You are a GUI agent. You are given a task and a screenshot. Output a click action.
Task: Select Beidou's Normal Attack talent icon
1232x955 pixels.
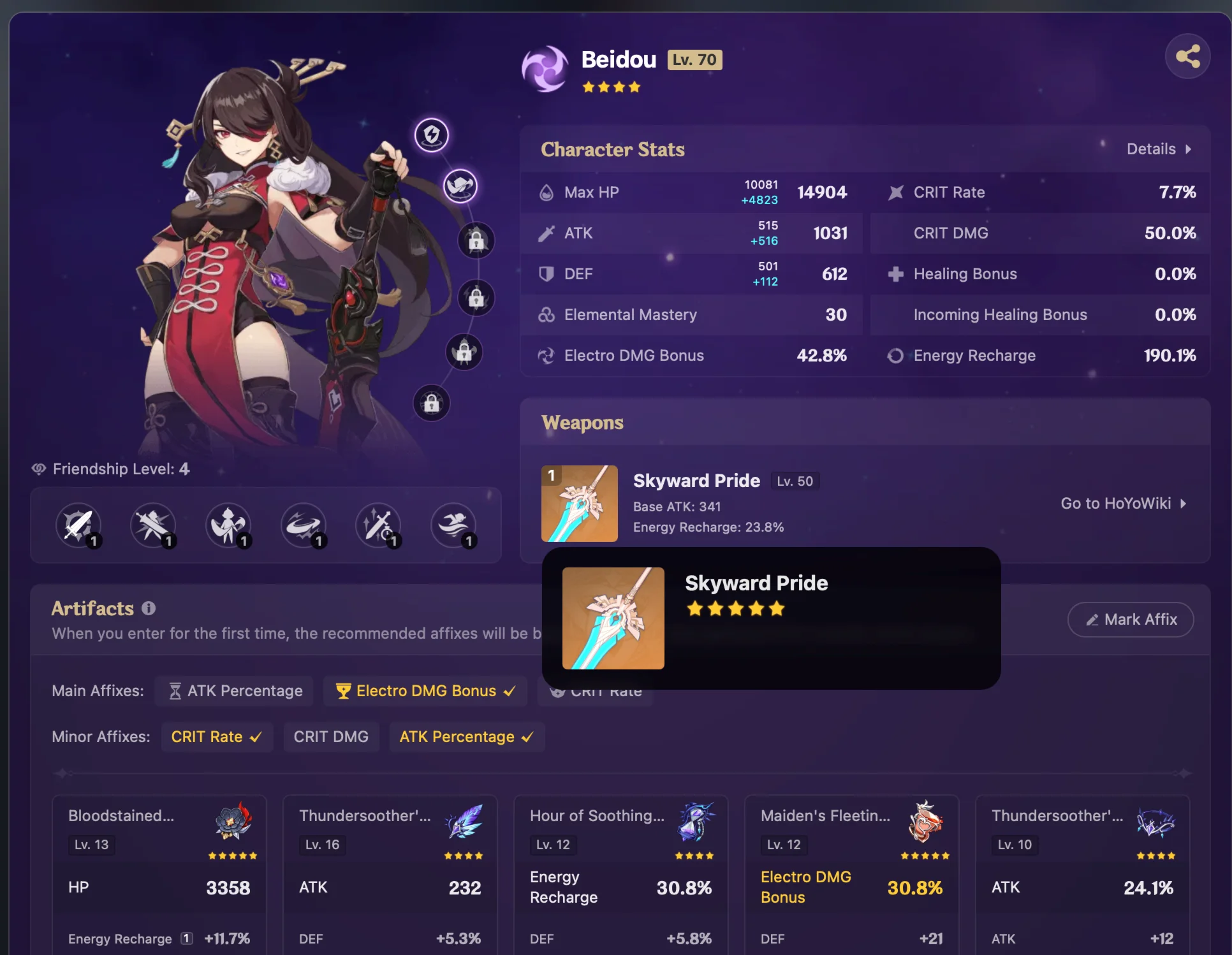point(80,526)
